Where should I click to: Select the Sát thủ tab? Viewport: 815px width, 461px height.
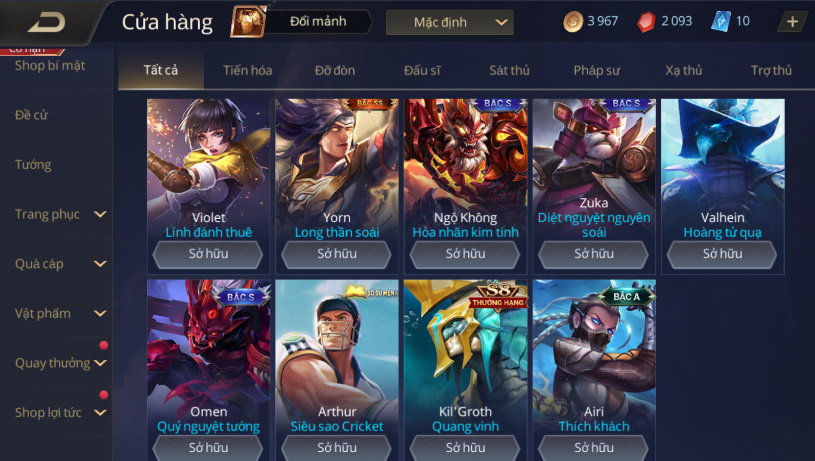[x=509, y=70]
